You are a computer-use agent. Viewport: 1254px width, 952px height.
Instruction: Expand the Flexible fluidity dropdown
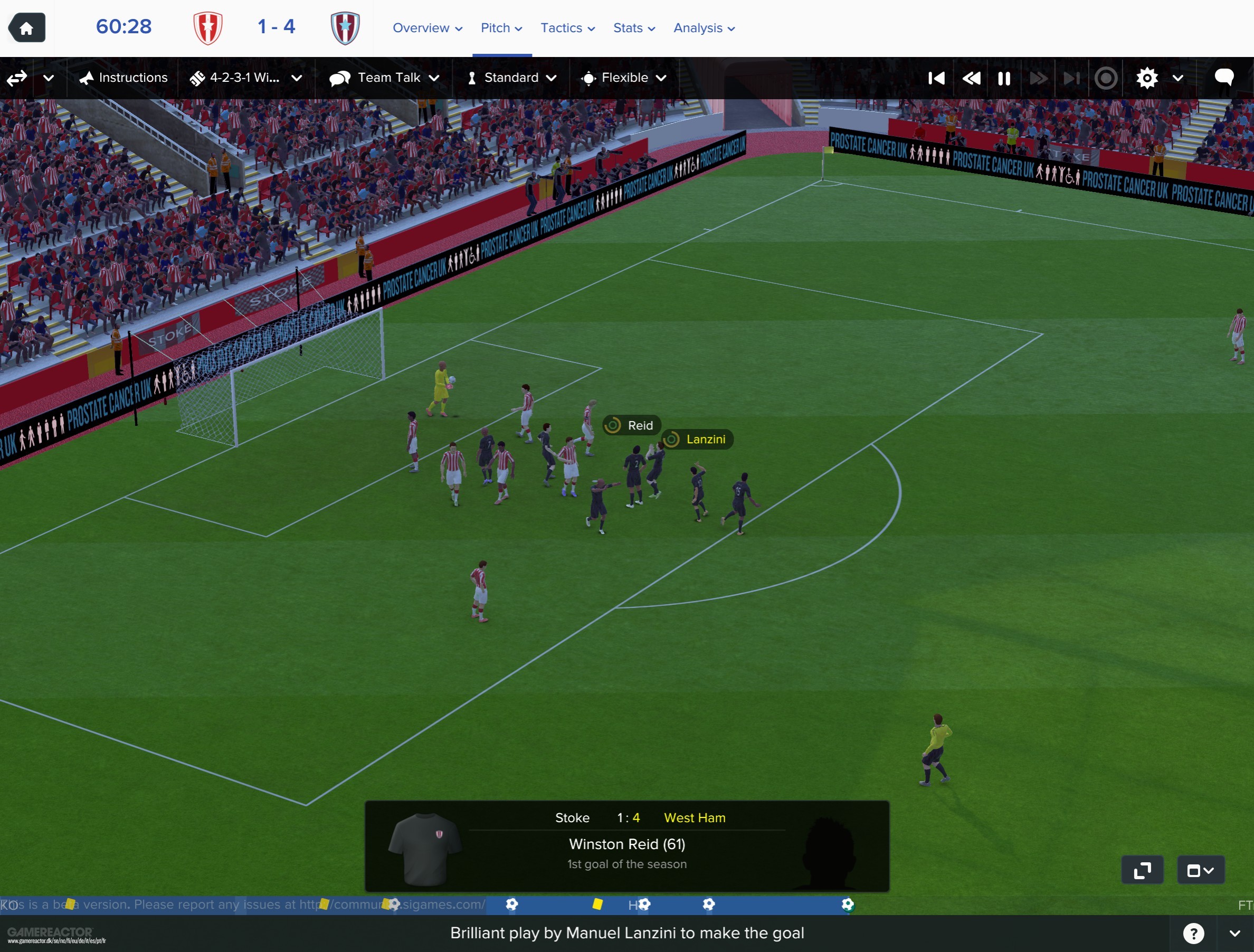click(x=624, y=78)
